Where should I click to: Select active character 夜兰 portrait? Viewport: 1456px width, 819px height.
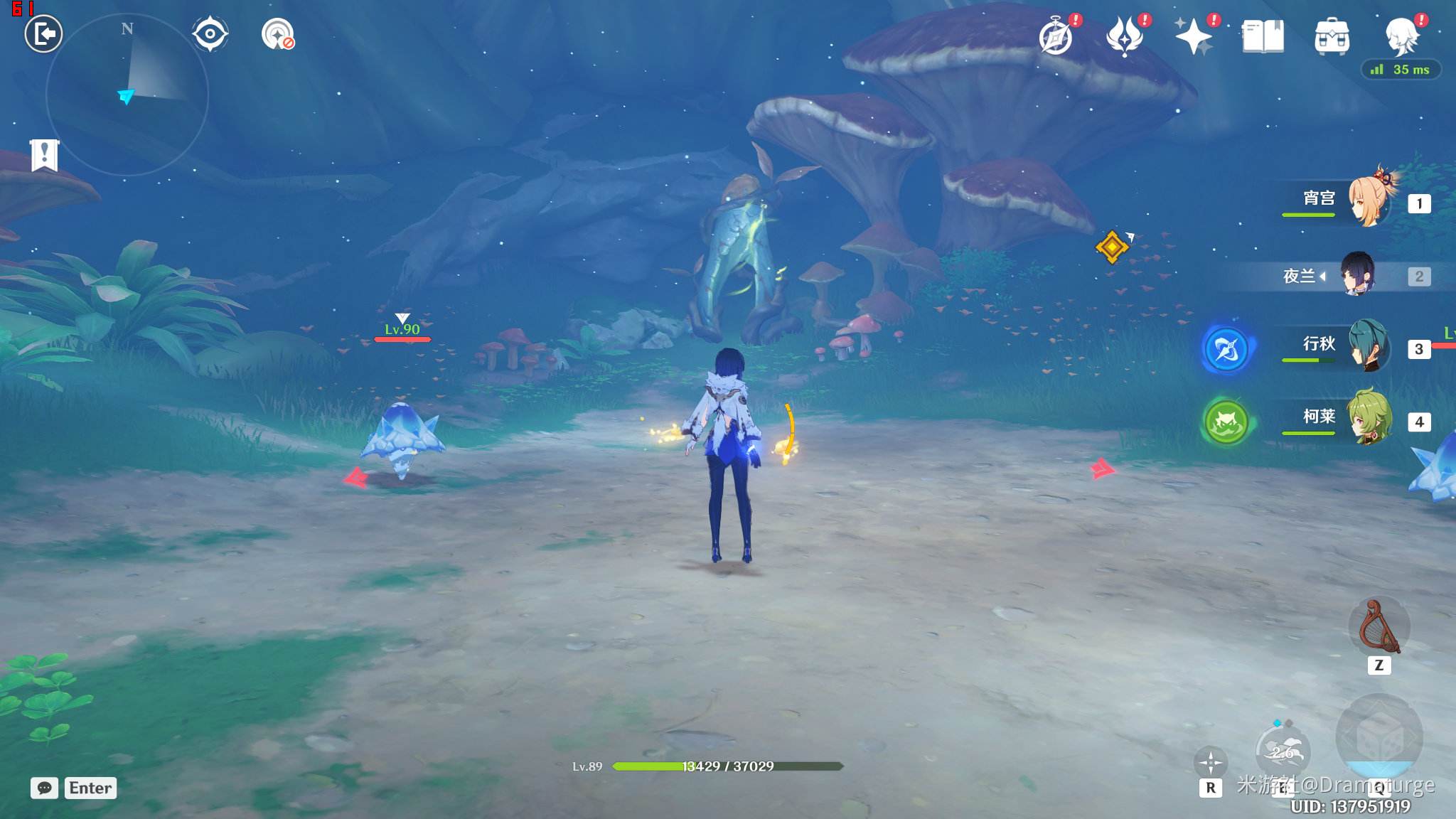[x=1358, y=274]
